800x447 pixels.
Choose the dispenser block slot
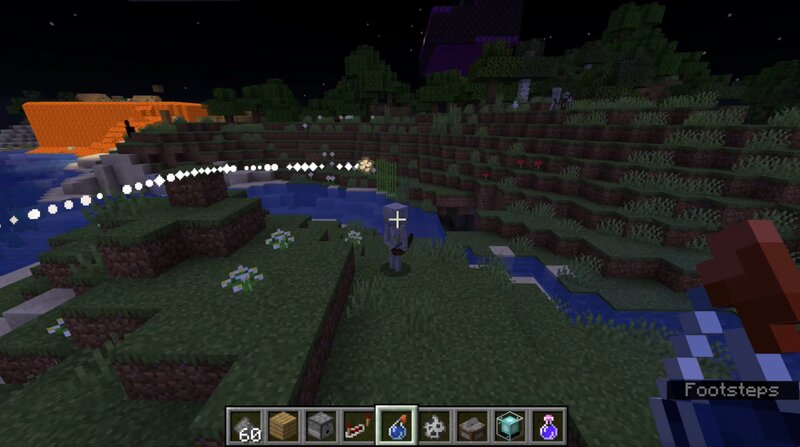tap(321, 426)
